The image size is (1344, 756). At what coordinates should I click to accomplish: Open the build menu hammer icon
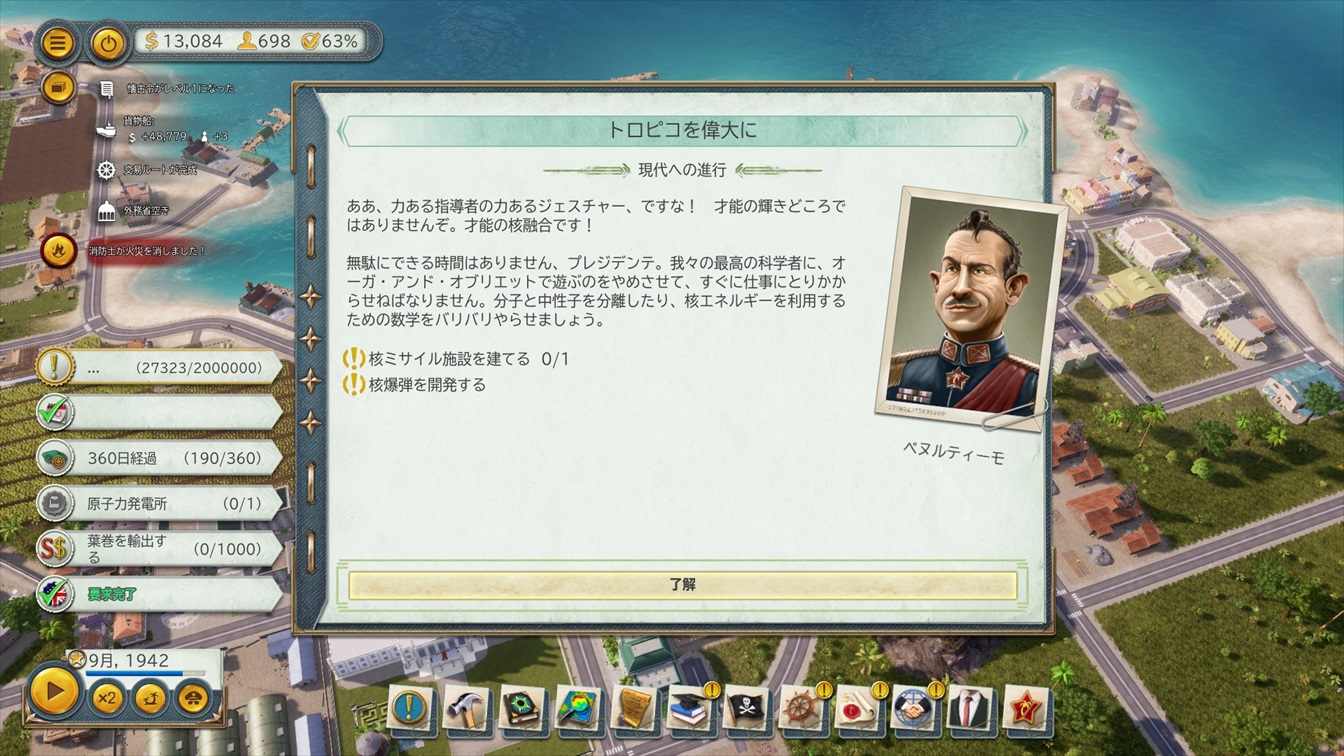(x=464, y=709)
